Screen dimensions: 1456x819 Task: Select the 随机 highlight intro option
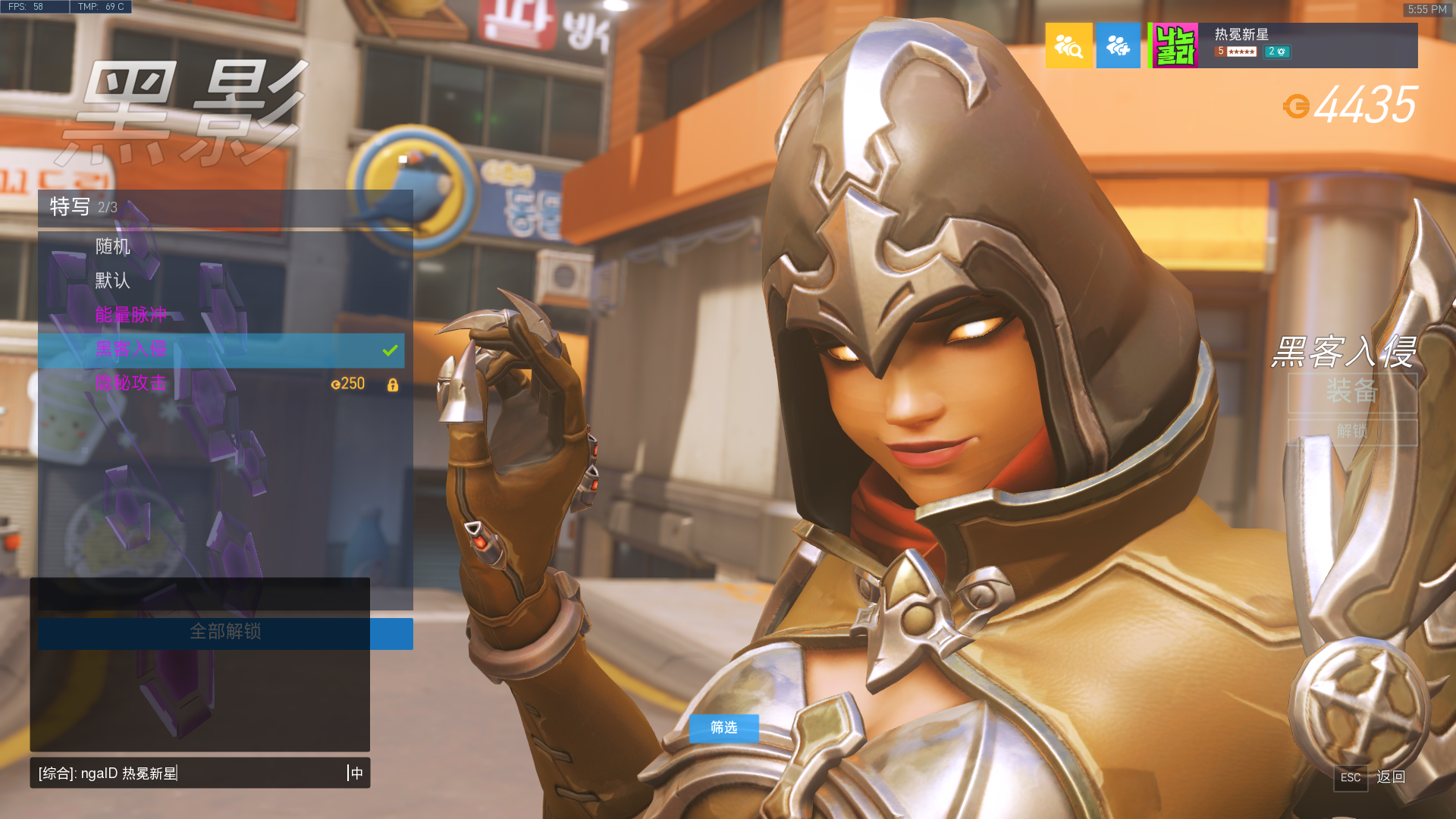pos(220,247)
